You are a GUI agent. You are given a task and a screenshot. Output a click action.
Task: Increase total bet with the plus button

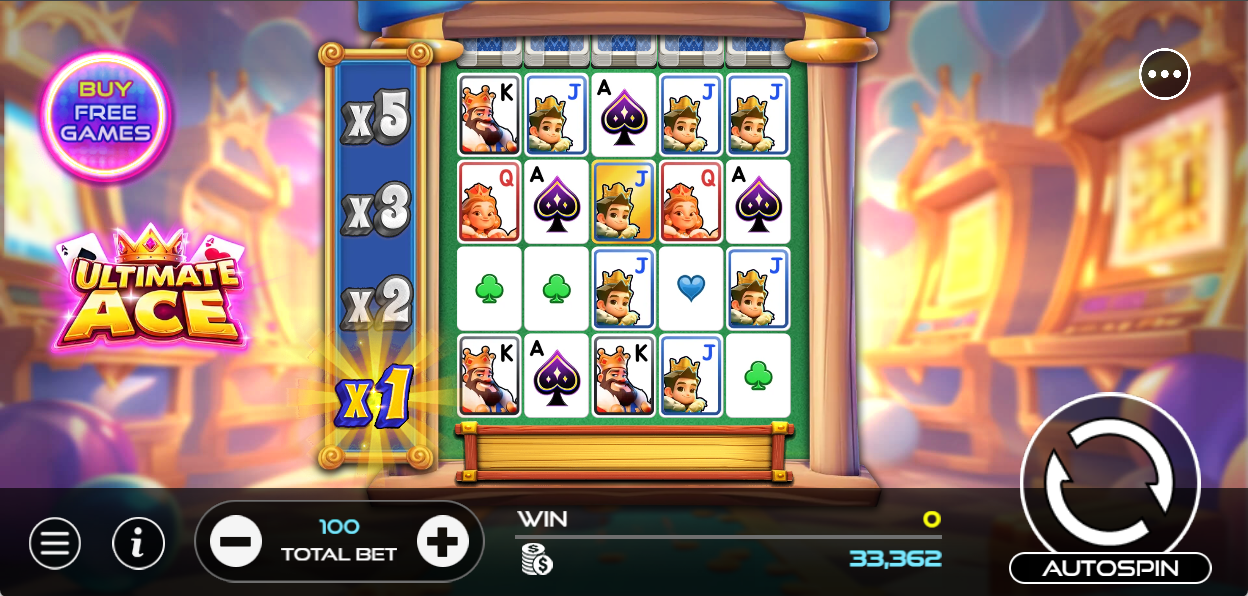coord(442,542)
